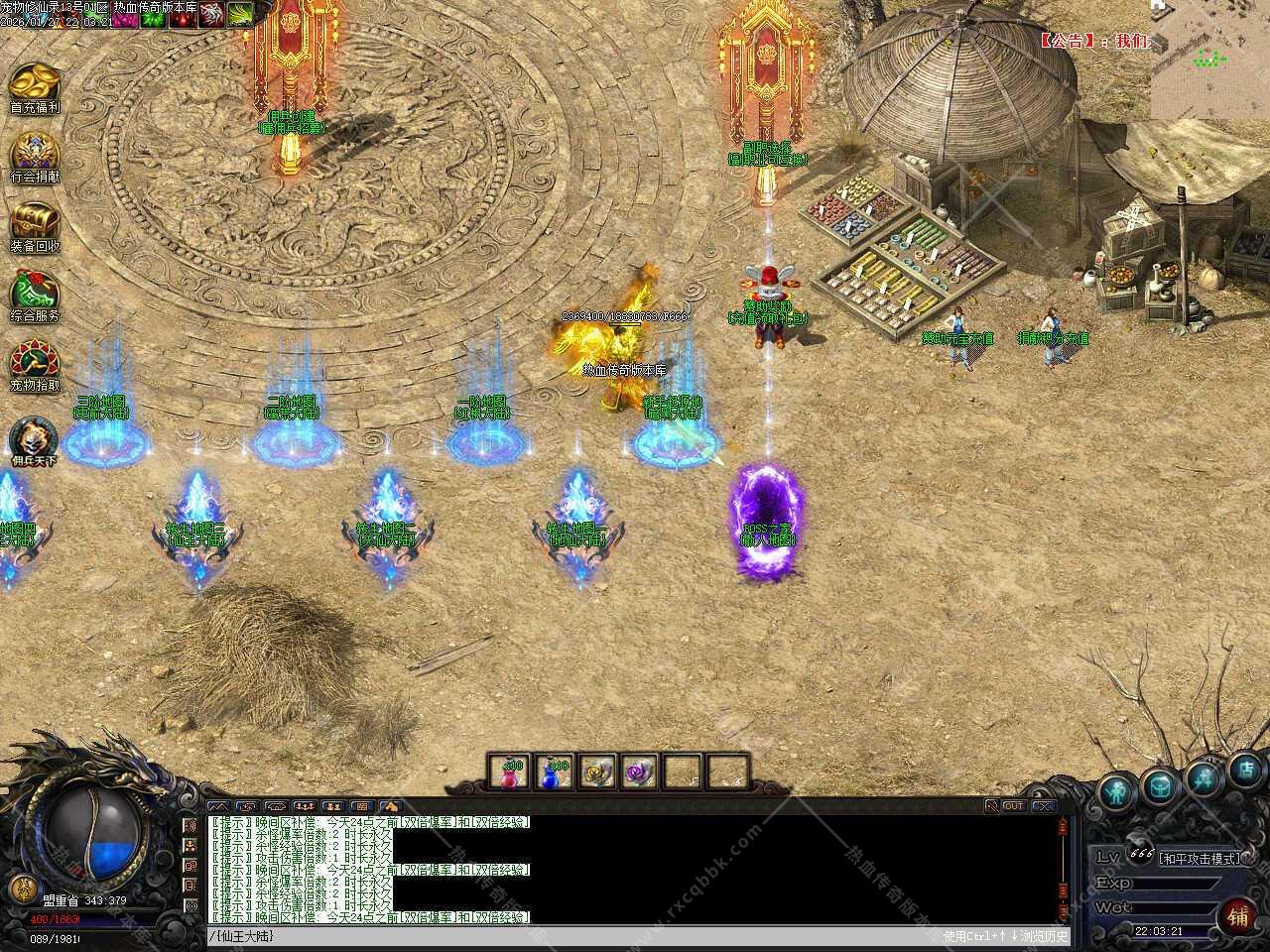
Task: Open the 综合服务 services icon
Action: click(x=34, y=293)
